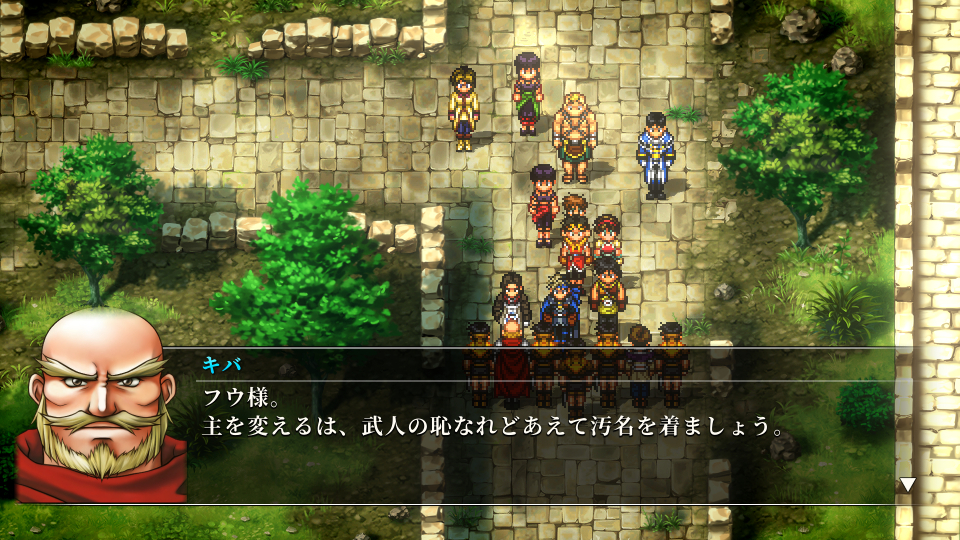Viewport: 960px width, 540px height.
Task: Advance dialogue with the white arrow indicator
Action: [x=907, y=484]
